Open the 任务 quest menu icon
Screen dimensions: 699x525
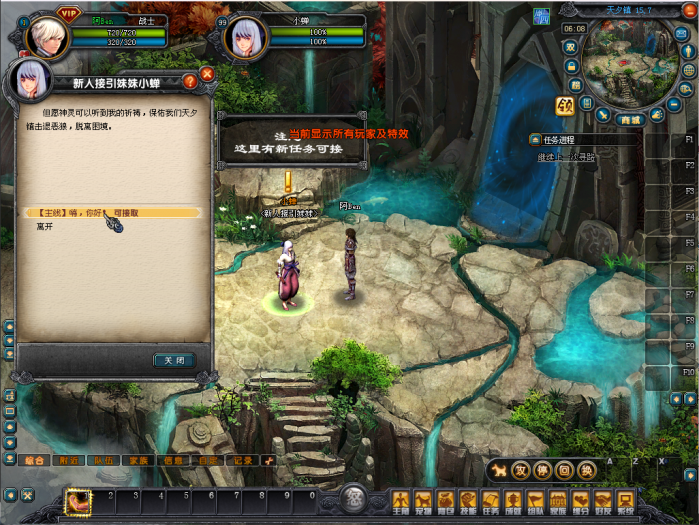click(x=490, y=502)
